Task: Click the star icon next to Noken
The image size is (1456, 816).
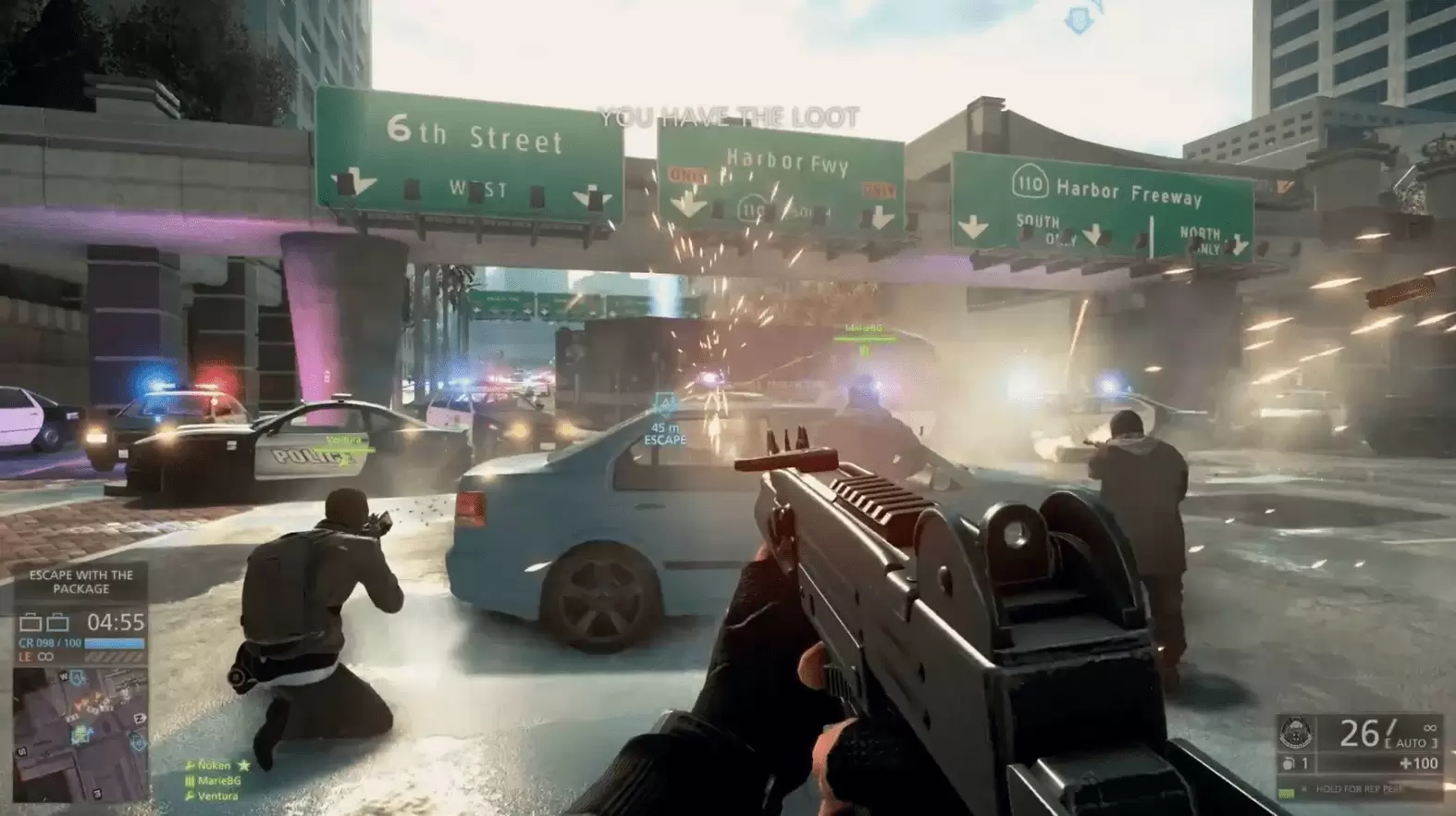Action: coord(242,766)
